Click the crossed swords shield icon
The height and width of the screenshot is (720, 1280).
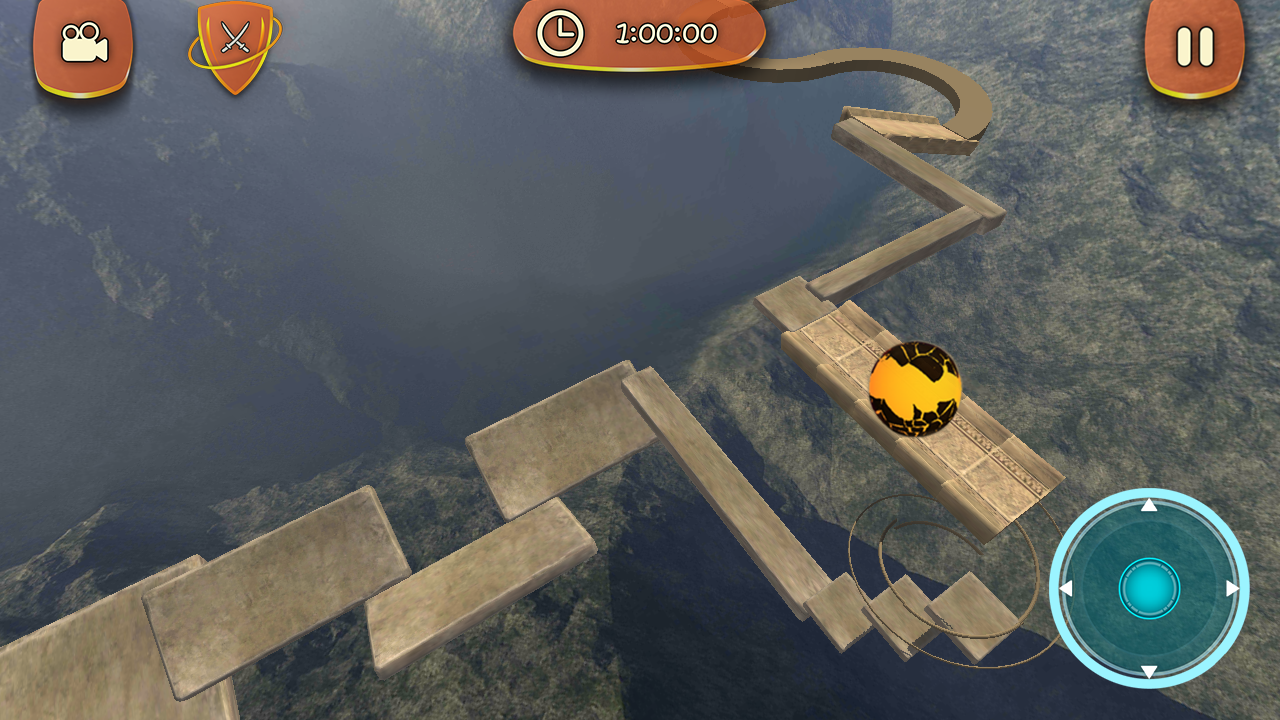[x=235, y=44]
